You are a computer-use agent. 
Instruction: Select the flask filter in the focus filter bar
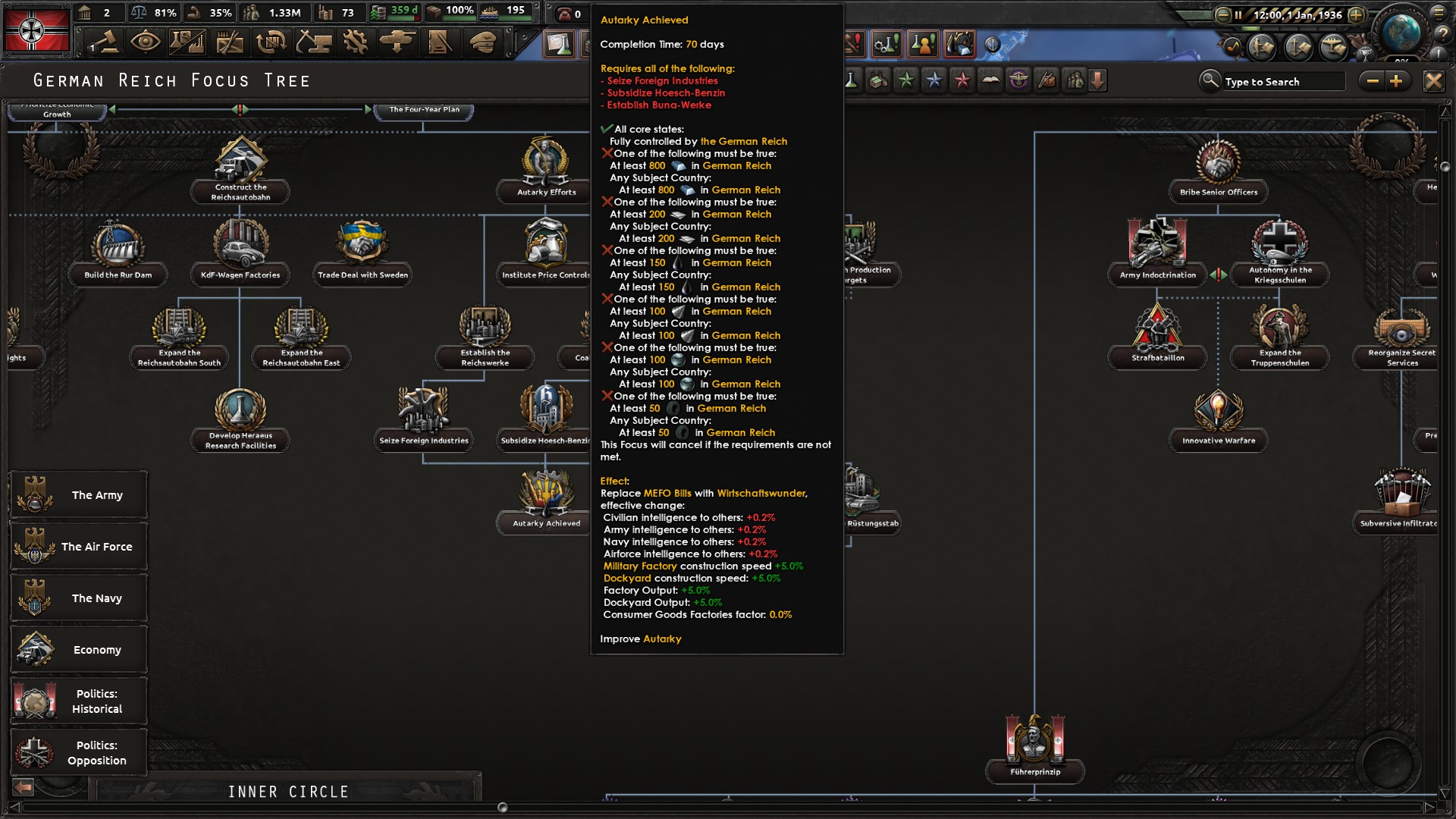click(852, 79)
